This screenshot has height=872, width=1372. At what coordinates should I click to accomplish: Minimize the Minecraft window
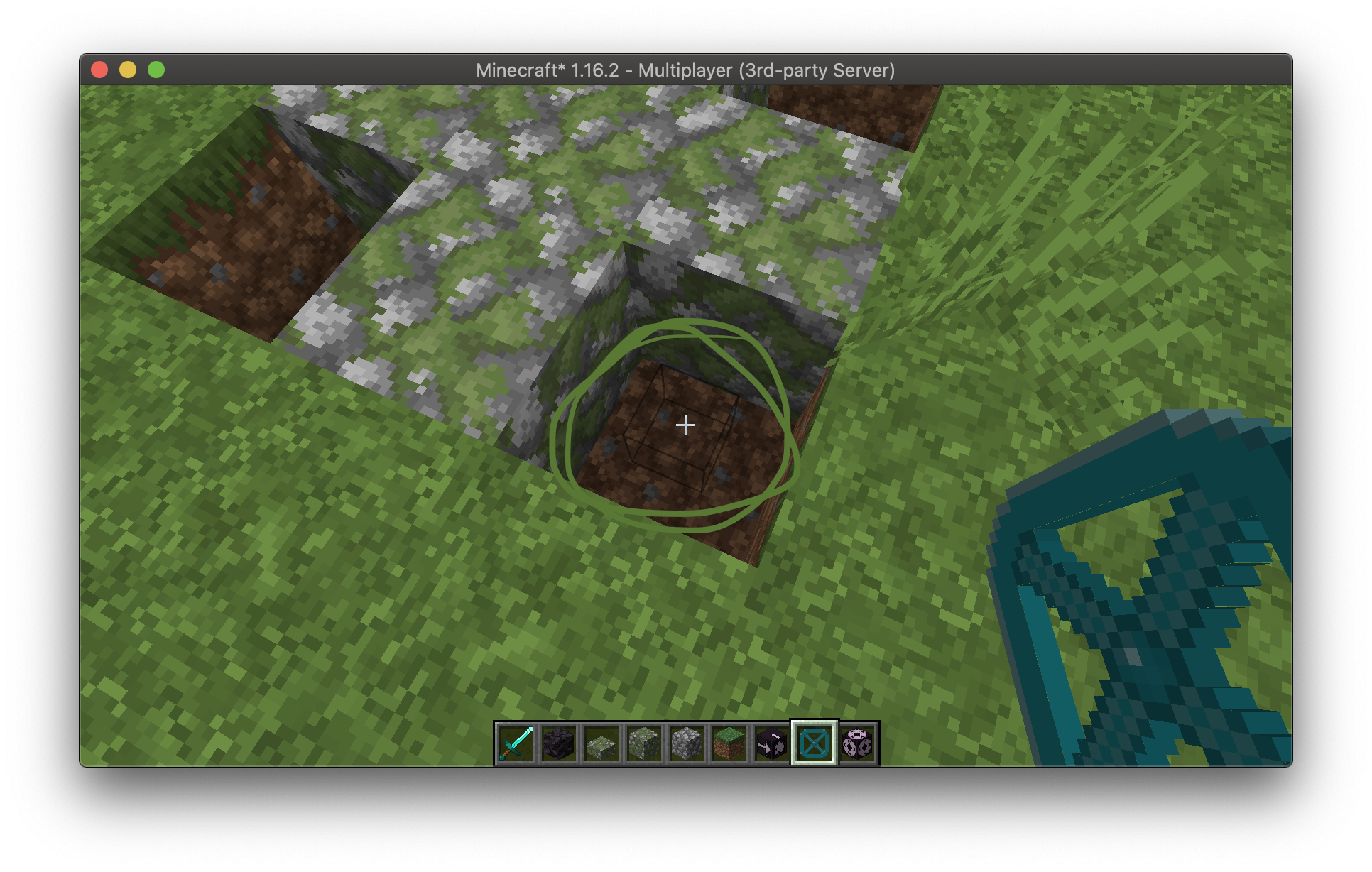tap(128, 70)
